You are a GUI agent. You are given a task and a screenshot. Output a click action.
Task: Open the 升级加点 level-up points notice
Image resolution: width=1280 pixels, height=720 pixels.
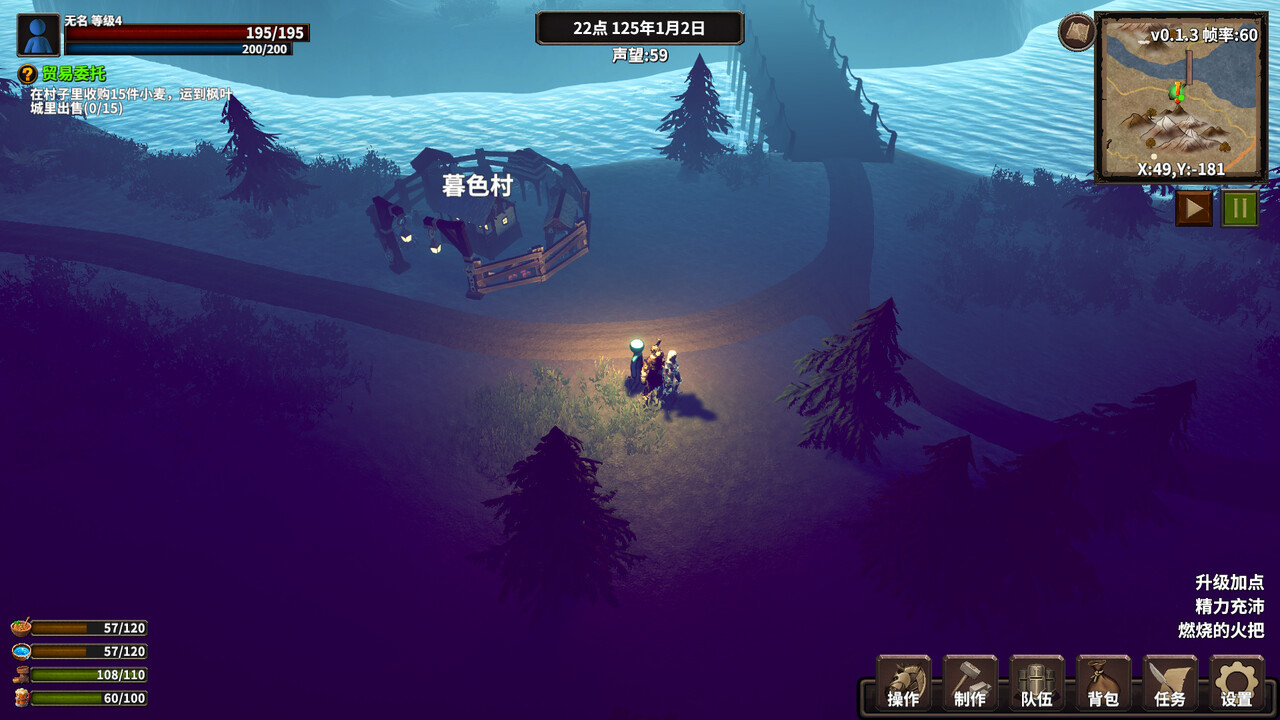pos(1229,582)
